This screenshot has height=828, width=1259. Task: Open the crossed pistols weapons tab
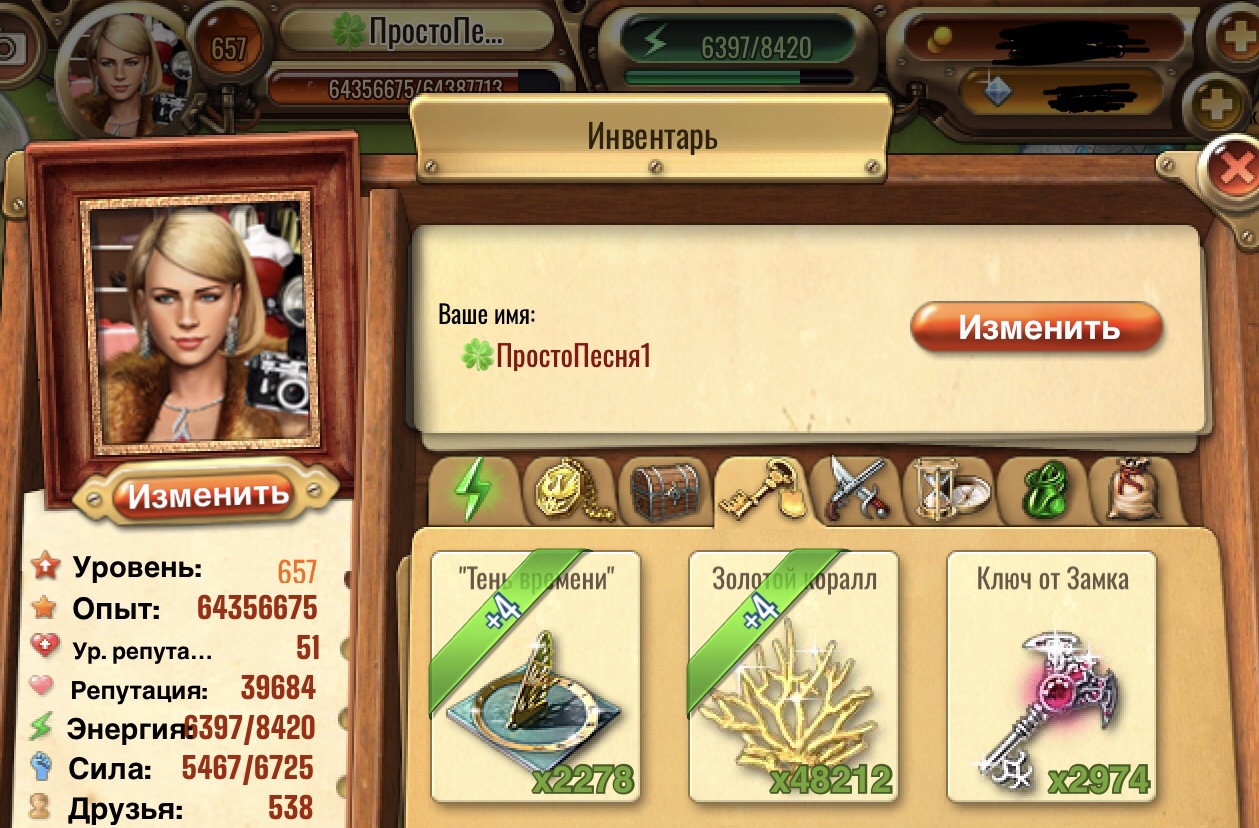tap(851, 491)
